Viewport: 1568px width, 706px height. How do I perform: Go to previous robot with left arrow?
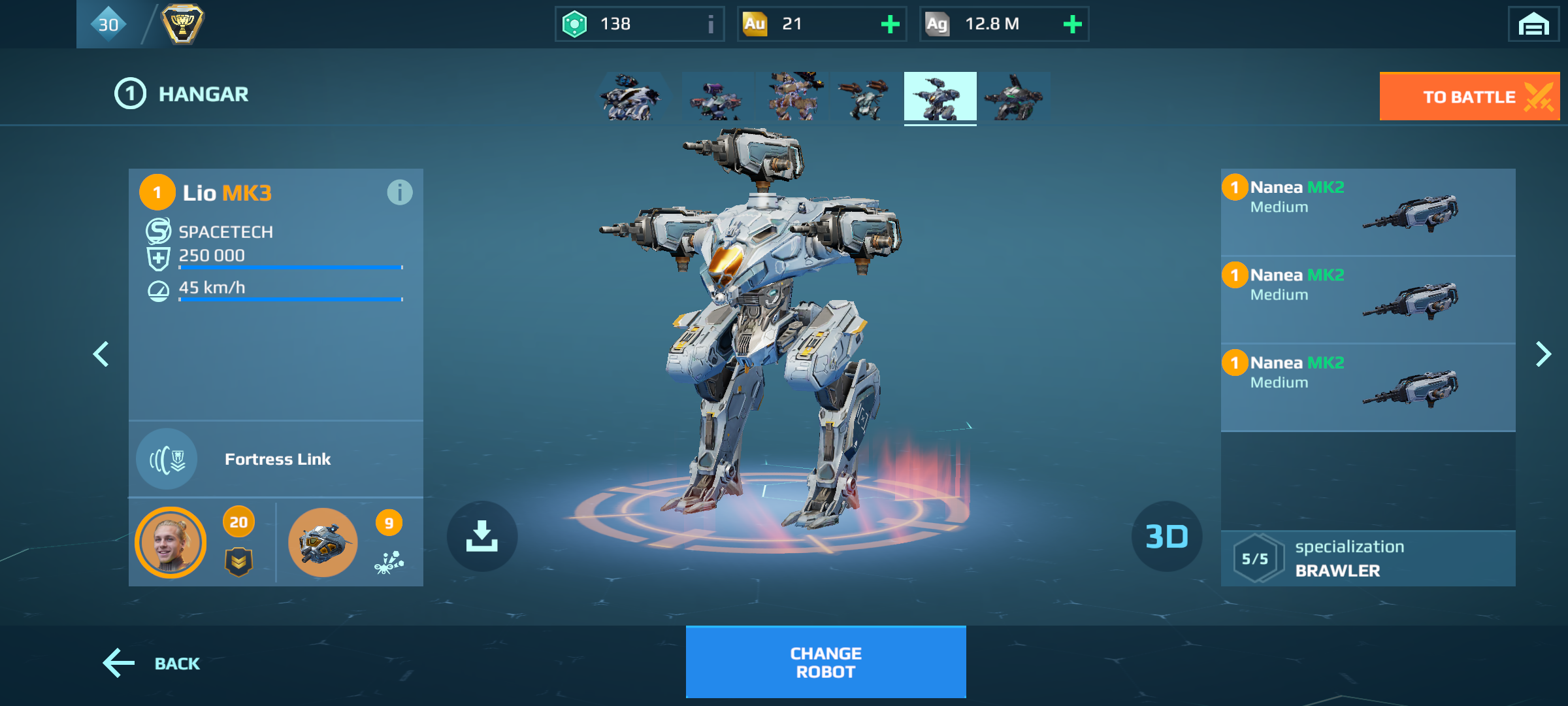tap(101, 354)
